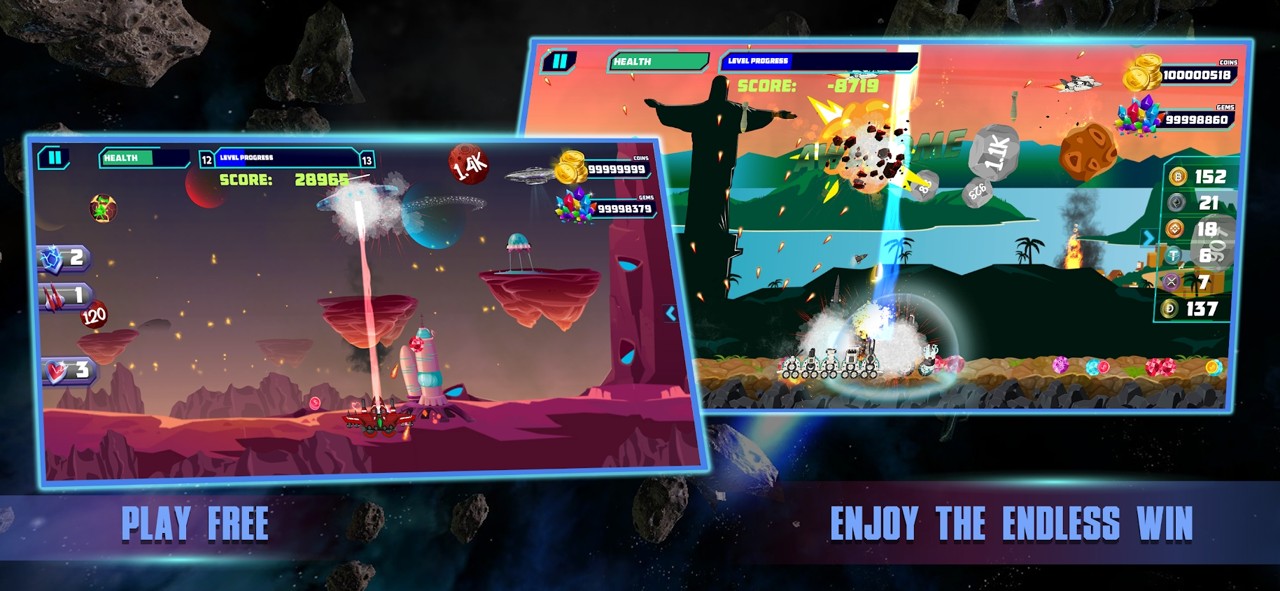The height and width of the screenshot is (591, 1280).
Task: Choose the Tether coin row
Action: [x=1197, y=256]
